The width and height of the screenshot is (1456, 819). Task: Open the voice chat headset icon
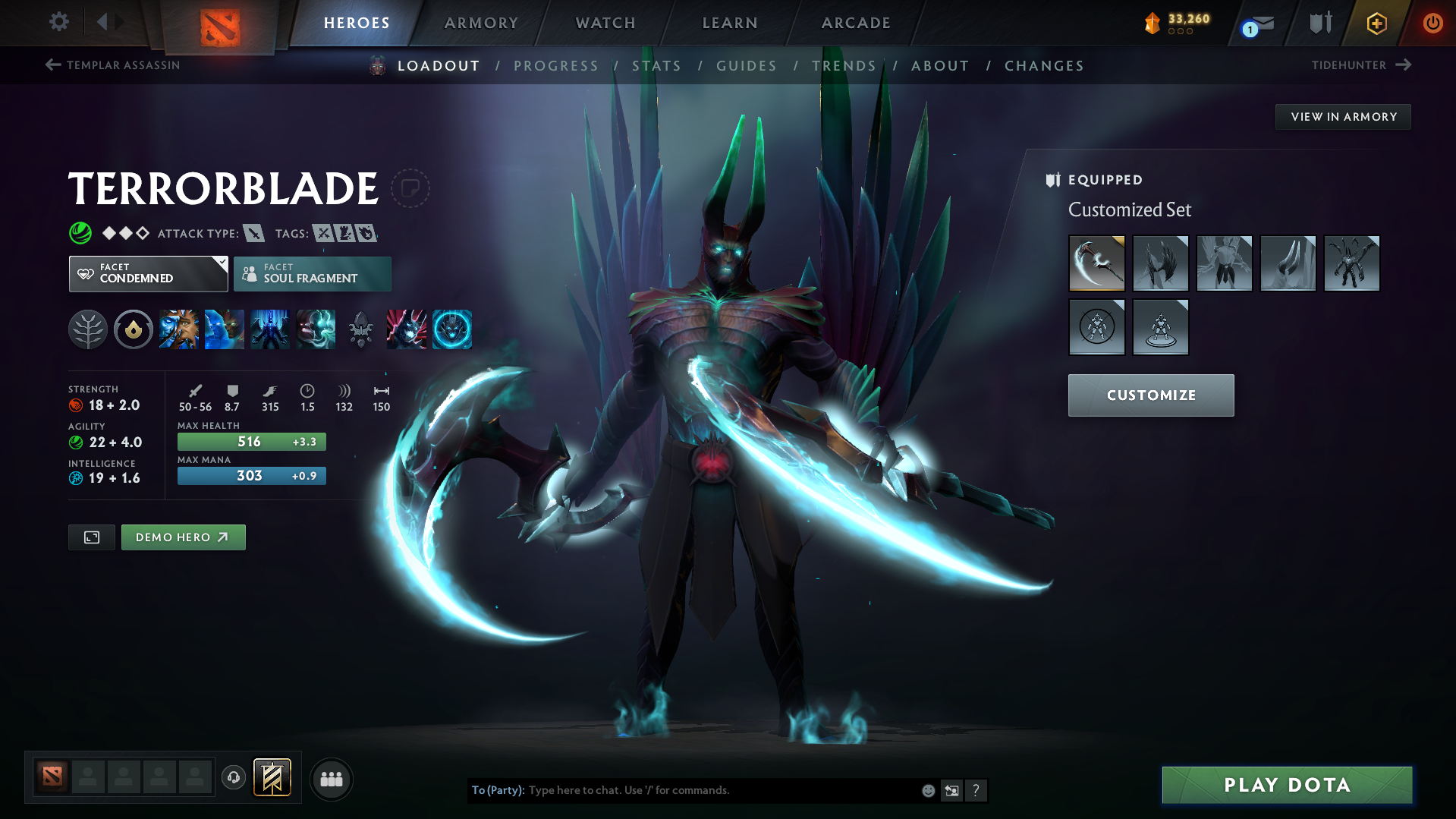pyautogui.click(x=234, y=779)
